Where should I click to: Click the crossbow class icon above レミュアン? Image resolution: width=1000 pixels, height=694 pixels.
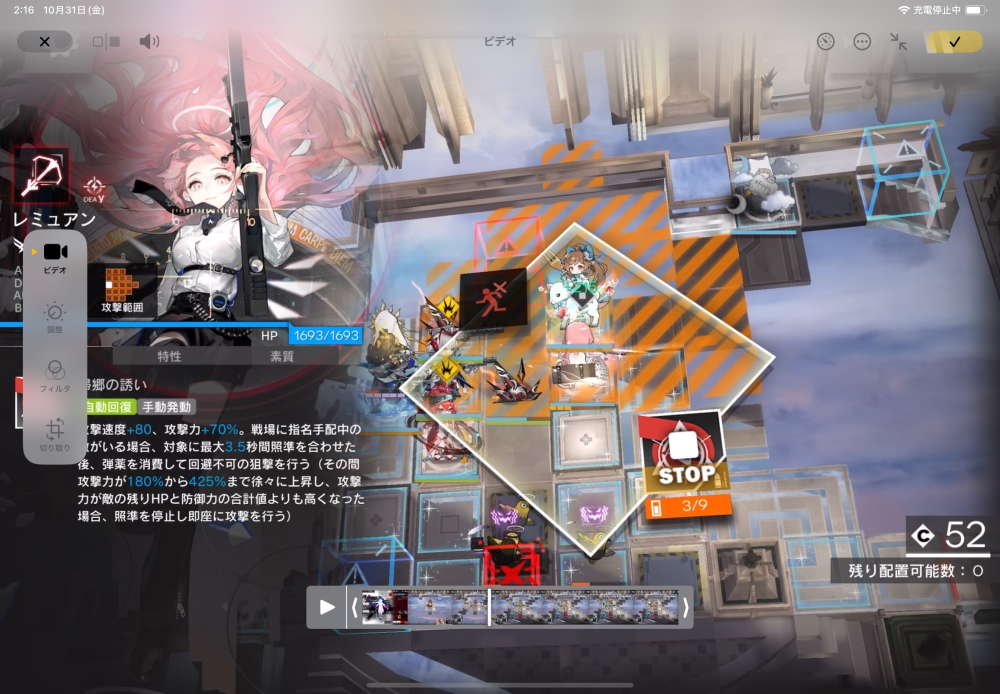[x=41, y=176]
